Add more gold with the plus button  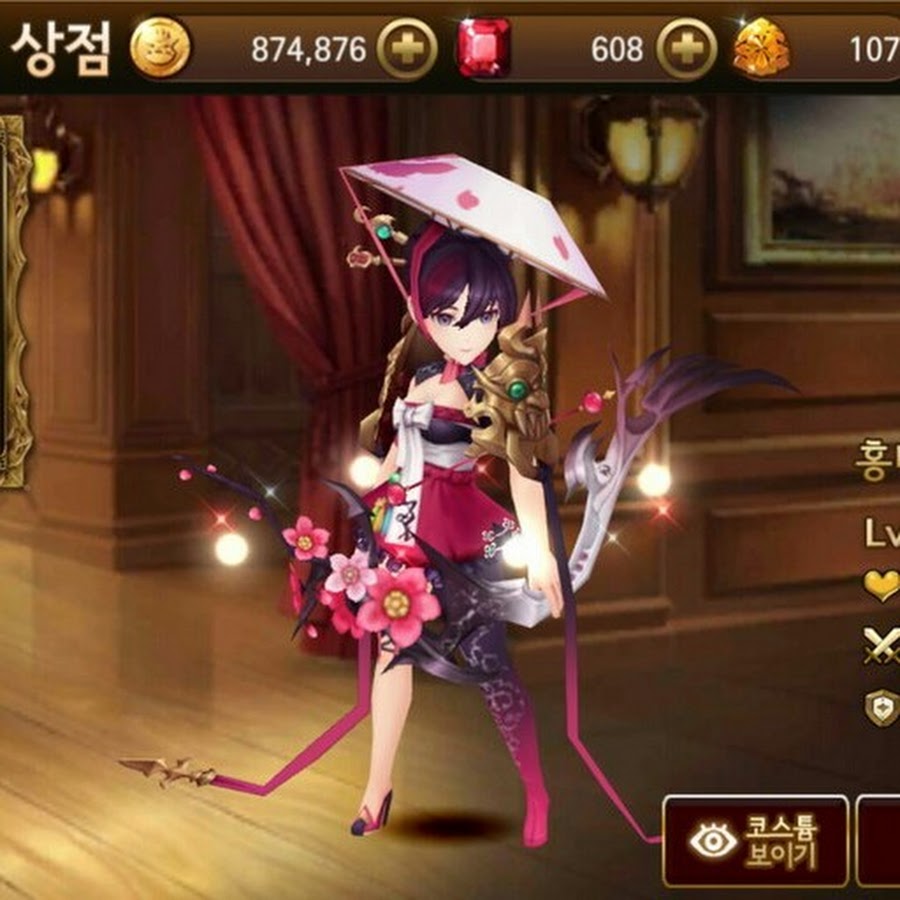407,50
